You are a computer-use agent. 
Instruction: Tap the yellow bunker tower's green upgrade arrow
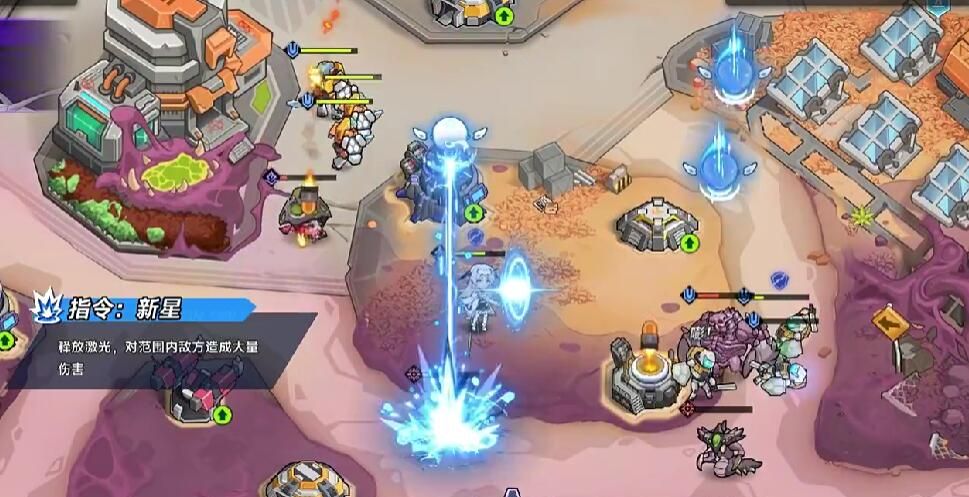(x=689, y=242)
